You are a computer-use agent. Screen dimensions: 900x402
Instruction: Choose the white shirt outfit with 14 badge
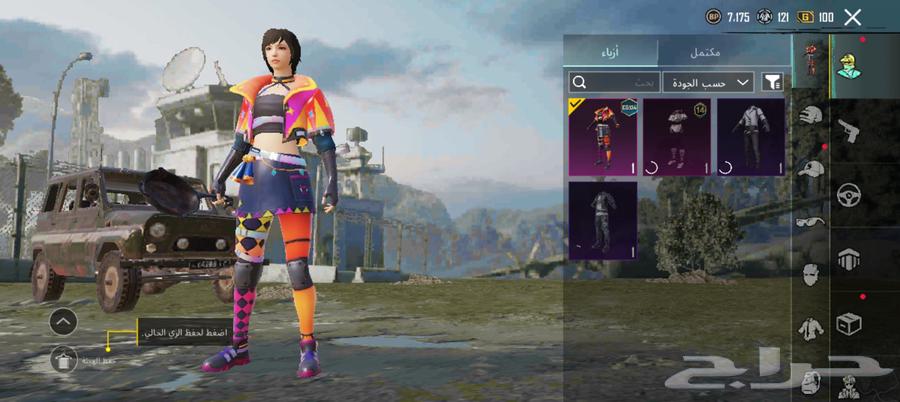676,137
